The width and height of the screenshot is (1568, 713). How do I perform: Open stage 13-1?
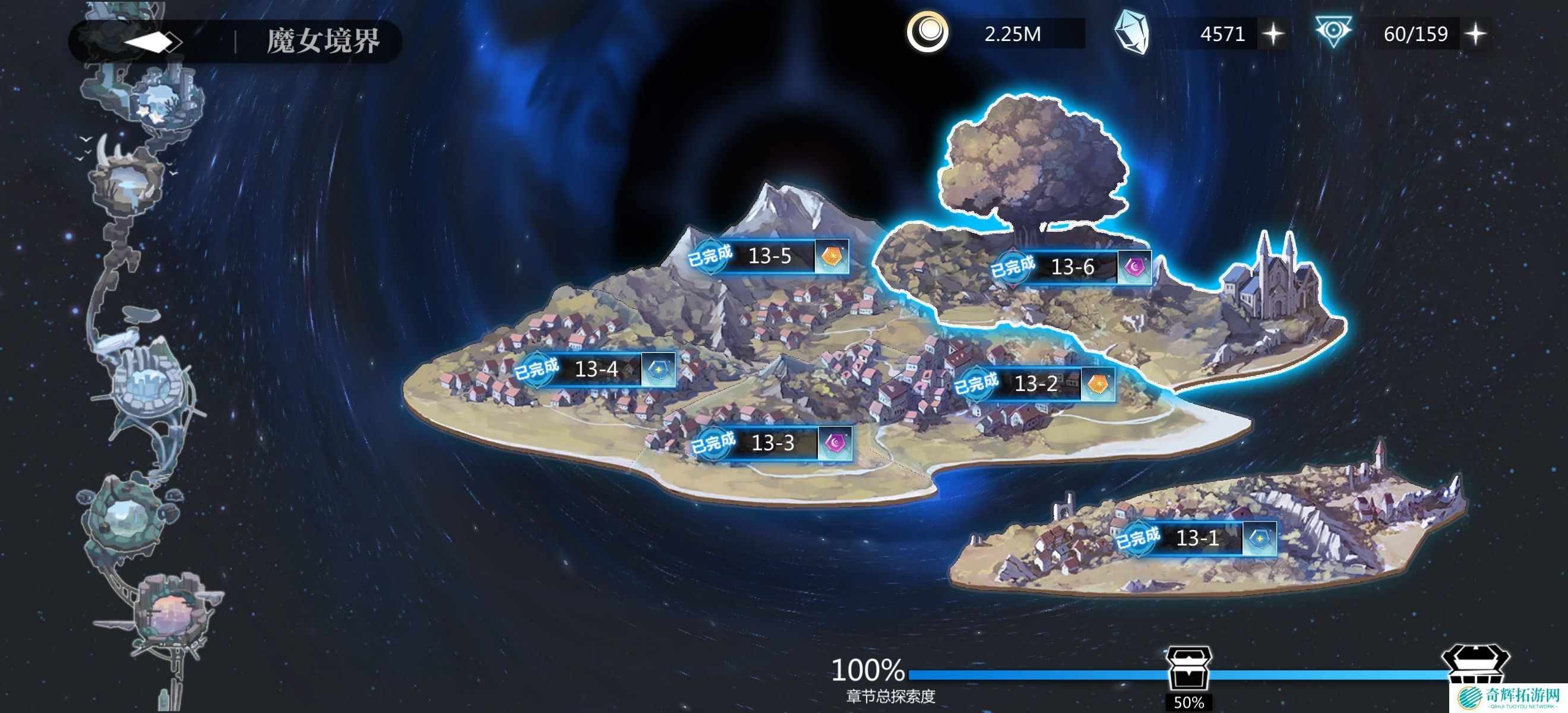pyautogui.click(x=1197, y=538)
